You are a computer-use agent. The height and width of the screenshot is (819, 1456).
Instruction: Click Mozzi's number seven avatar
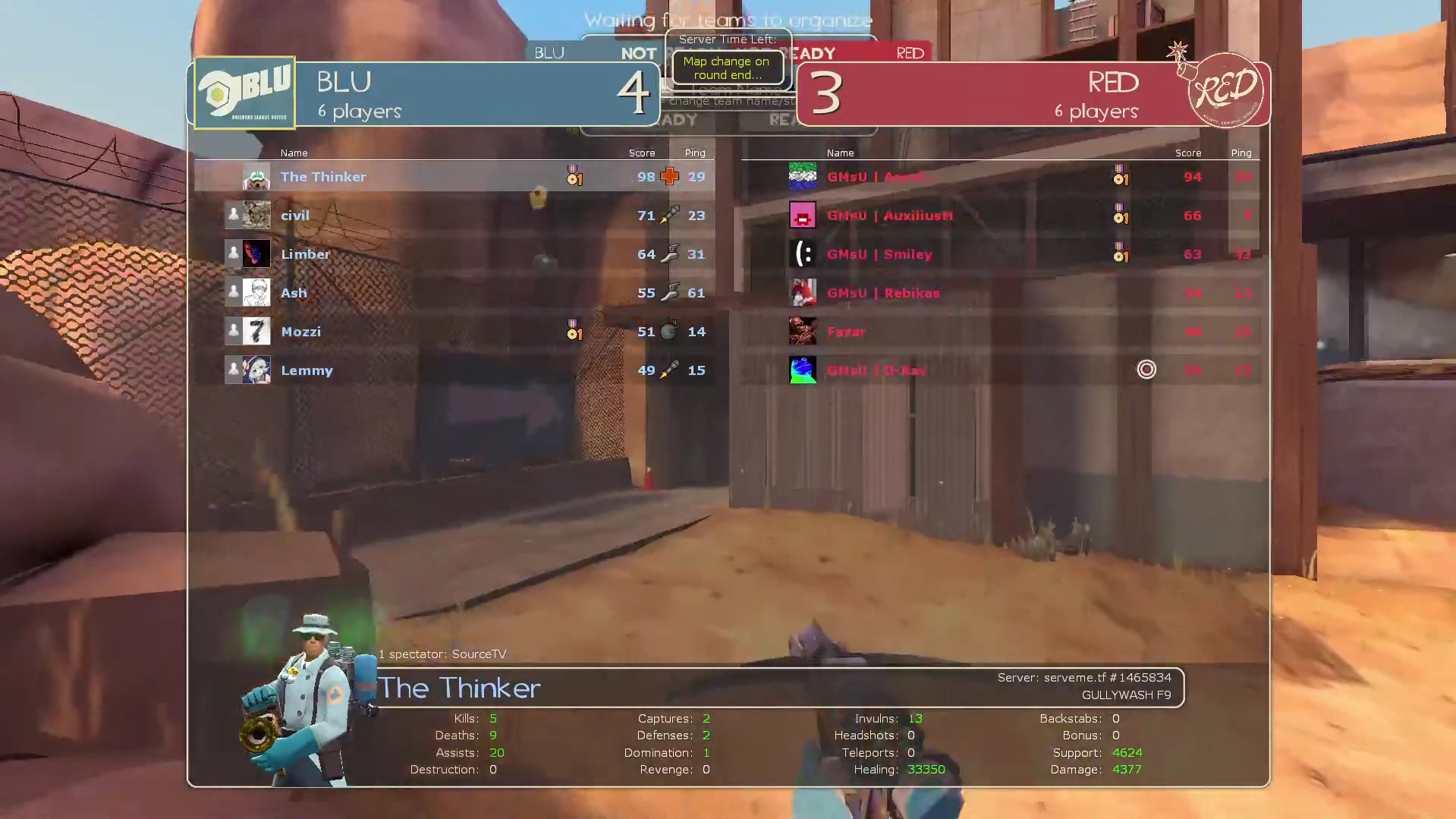256,332
